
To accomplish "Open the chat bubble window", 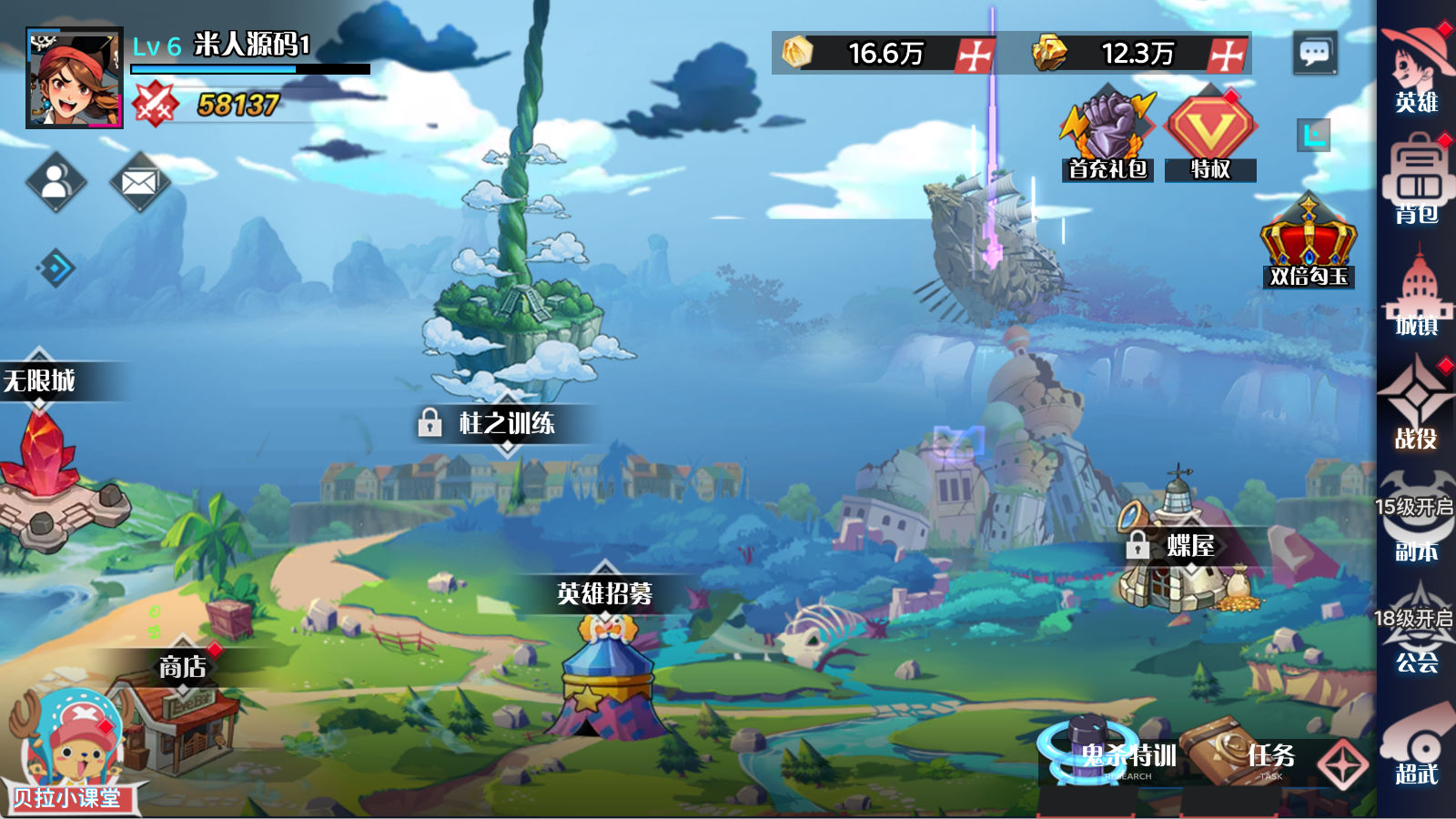I will click(x=1314, y=53).
